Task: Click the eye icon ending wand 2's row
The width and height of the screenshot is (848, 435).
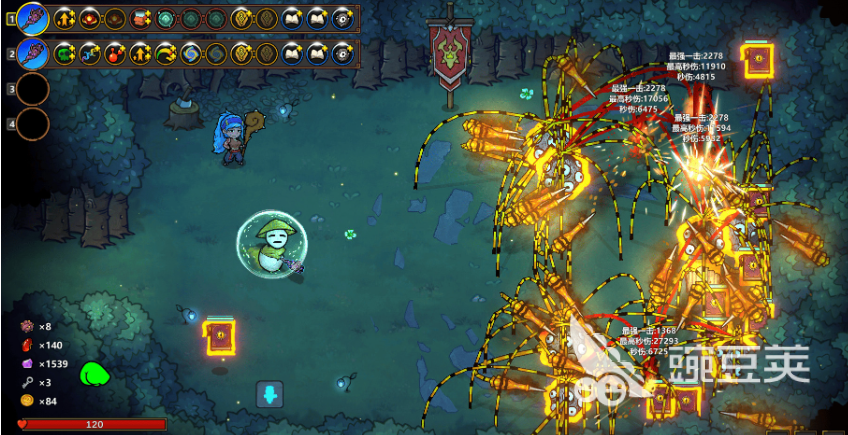Action: coord(342,54)
